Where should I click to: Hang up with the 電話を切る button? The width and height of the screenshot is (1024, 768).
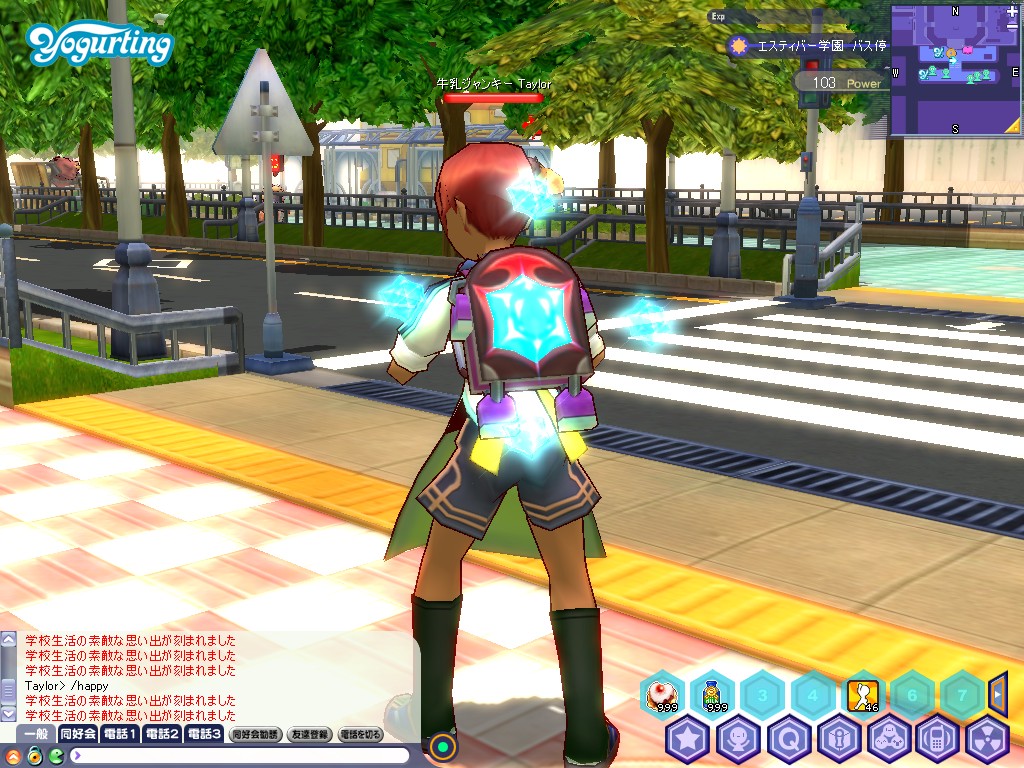point(361,734)
